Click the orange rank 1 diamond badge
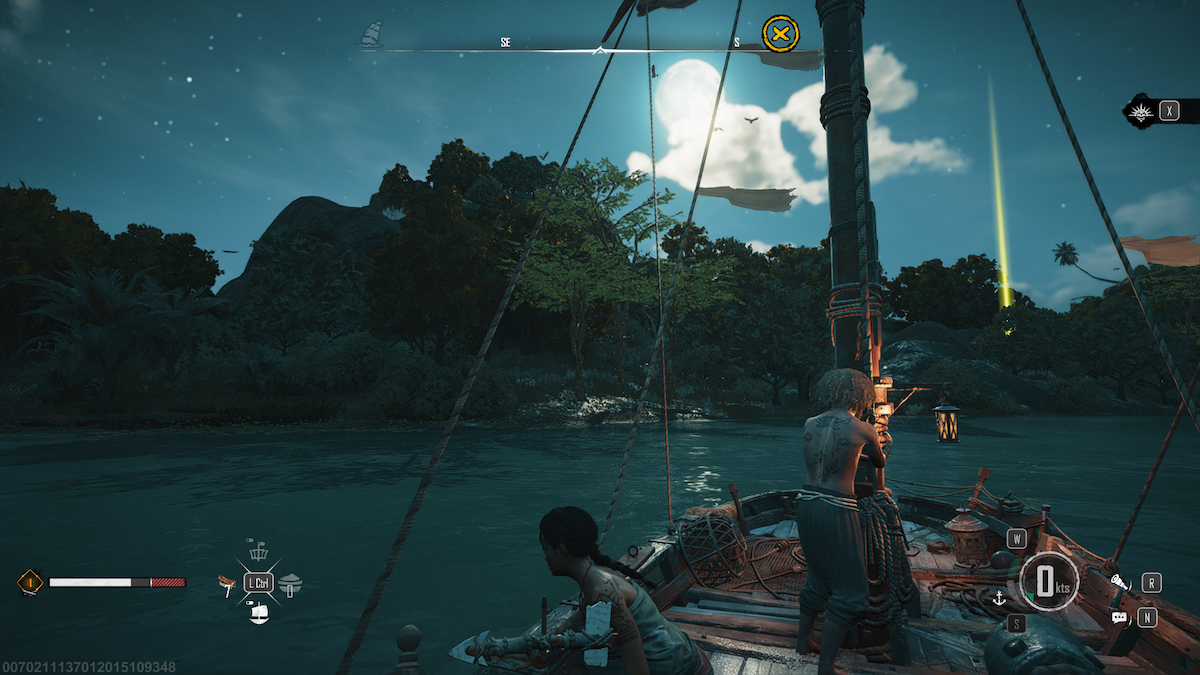This screenshot has width=1200, height=675. (29, 582)
